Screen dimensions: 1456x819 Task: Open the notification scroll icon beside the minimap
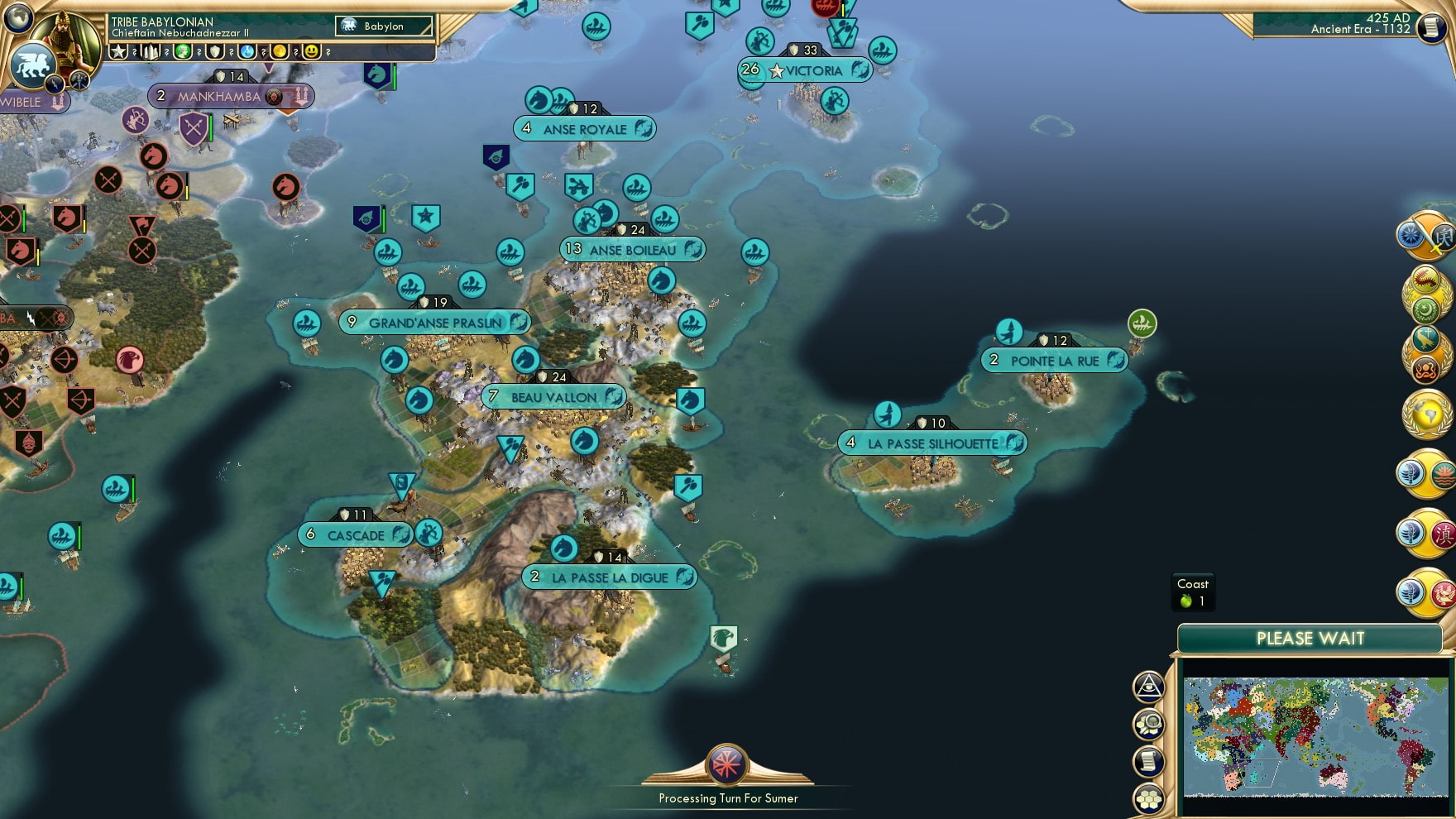pyautogui.click(x=1148, y=760)
